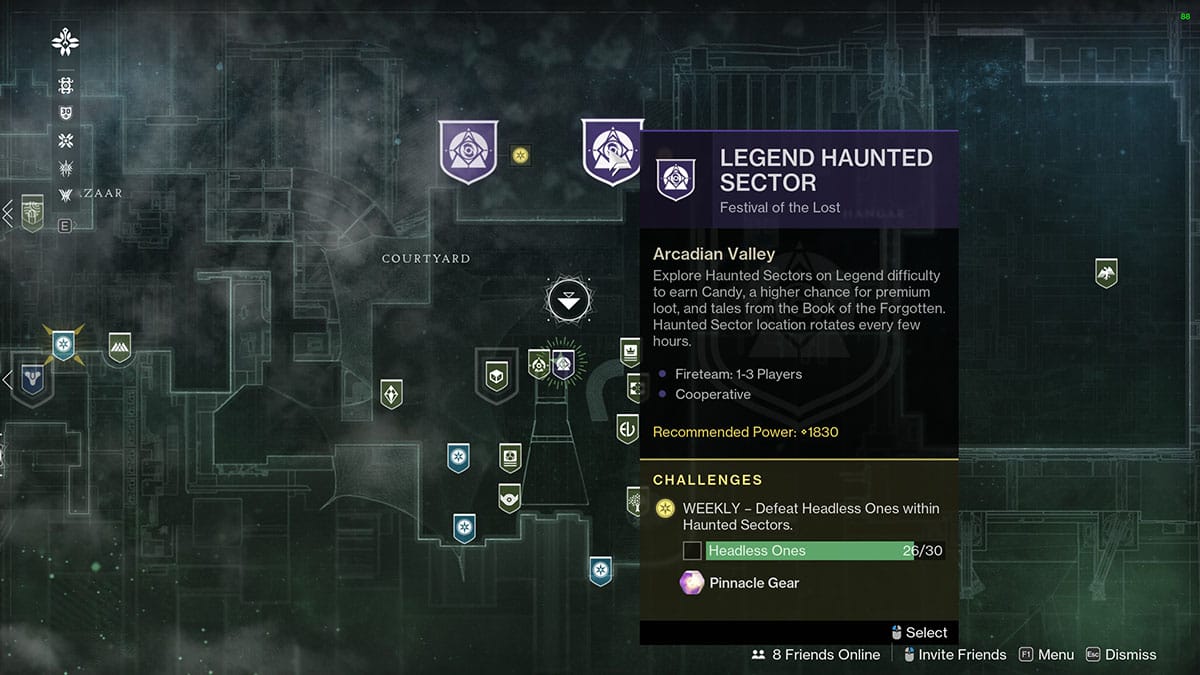1200x675 pixels.
Task: Select Haunted Sector shield beside the yellow challenge icon
Action: click(x=468, y=152)
